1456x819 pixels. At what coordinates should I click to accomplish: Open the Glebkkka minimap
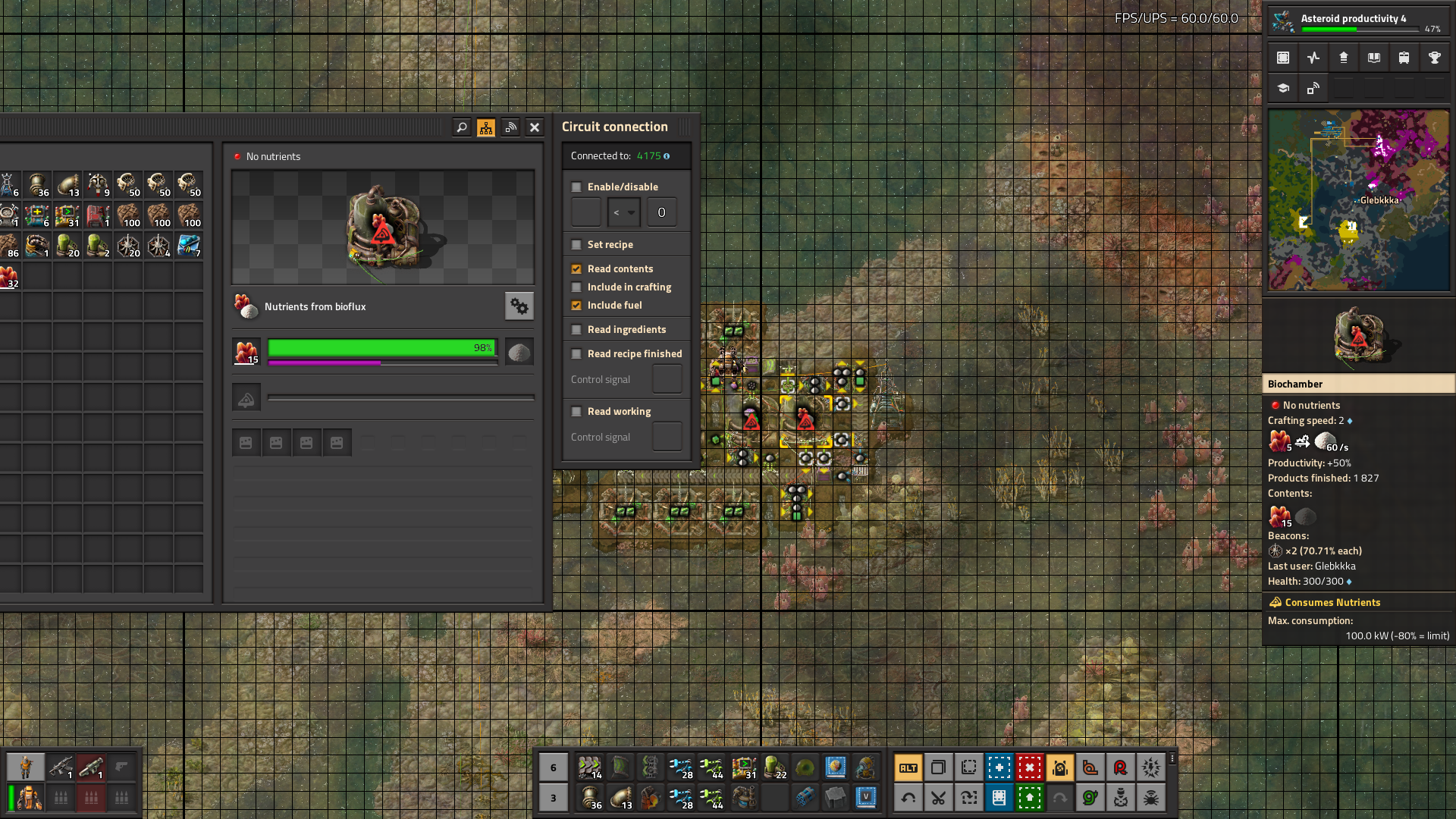tap(1358, 200)
